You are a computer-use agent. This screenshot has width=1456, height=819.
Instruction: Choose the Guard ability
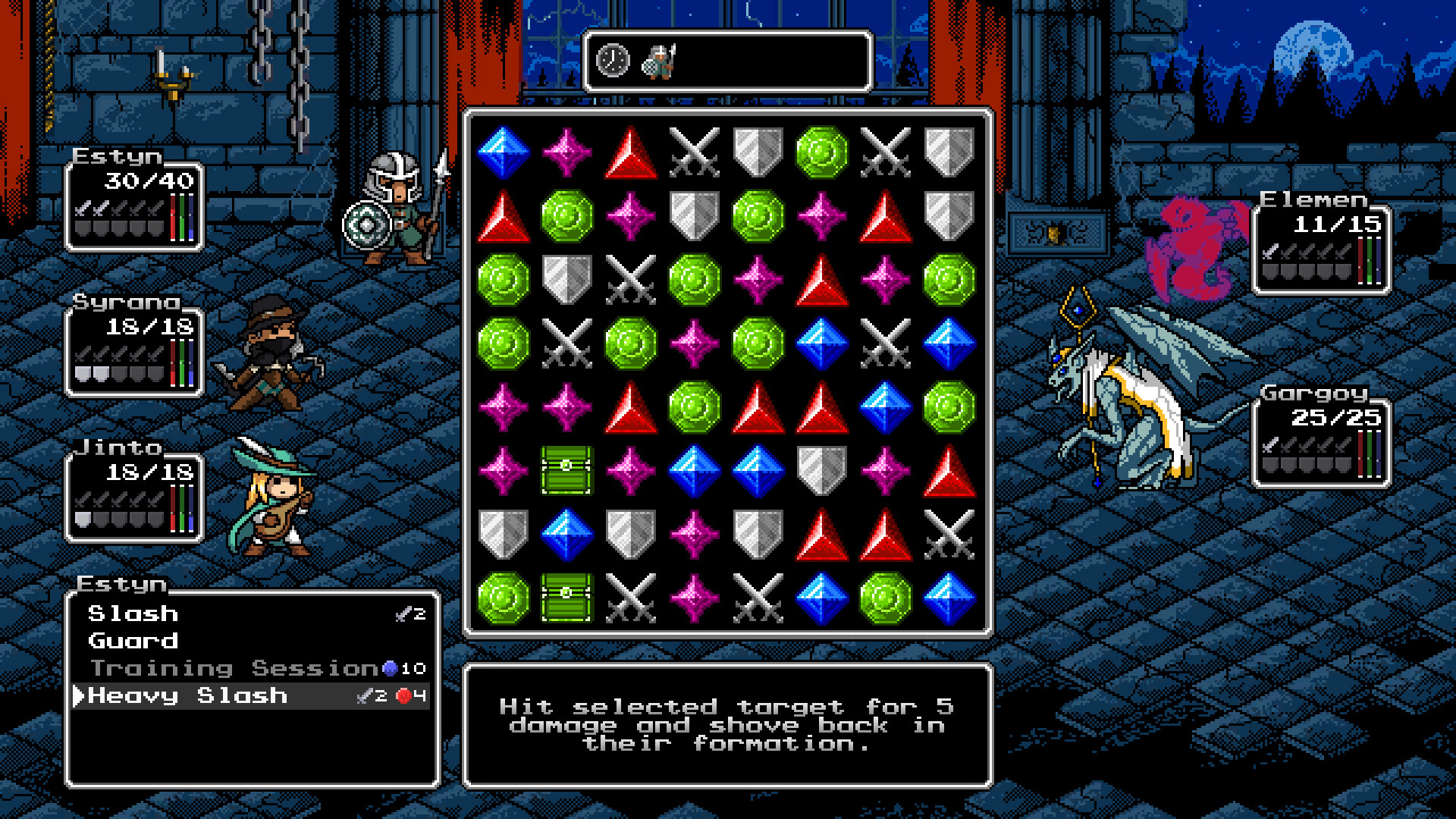pyautogui.click(x=132, y=641)
